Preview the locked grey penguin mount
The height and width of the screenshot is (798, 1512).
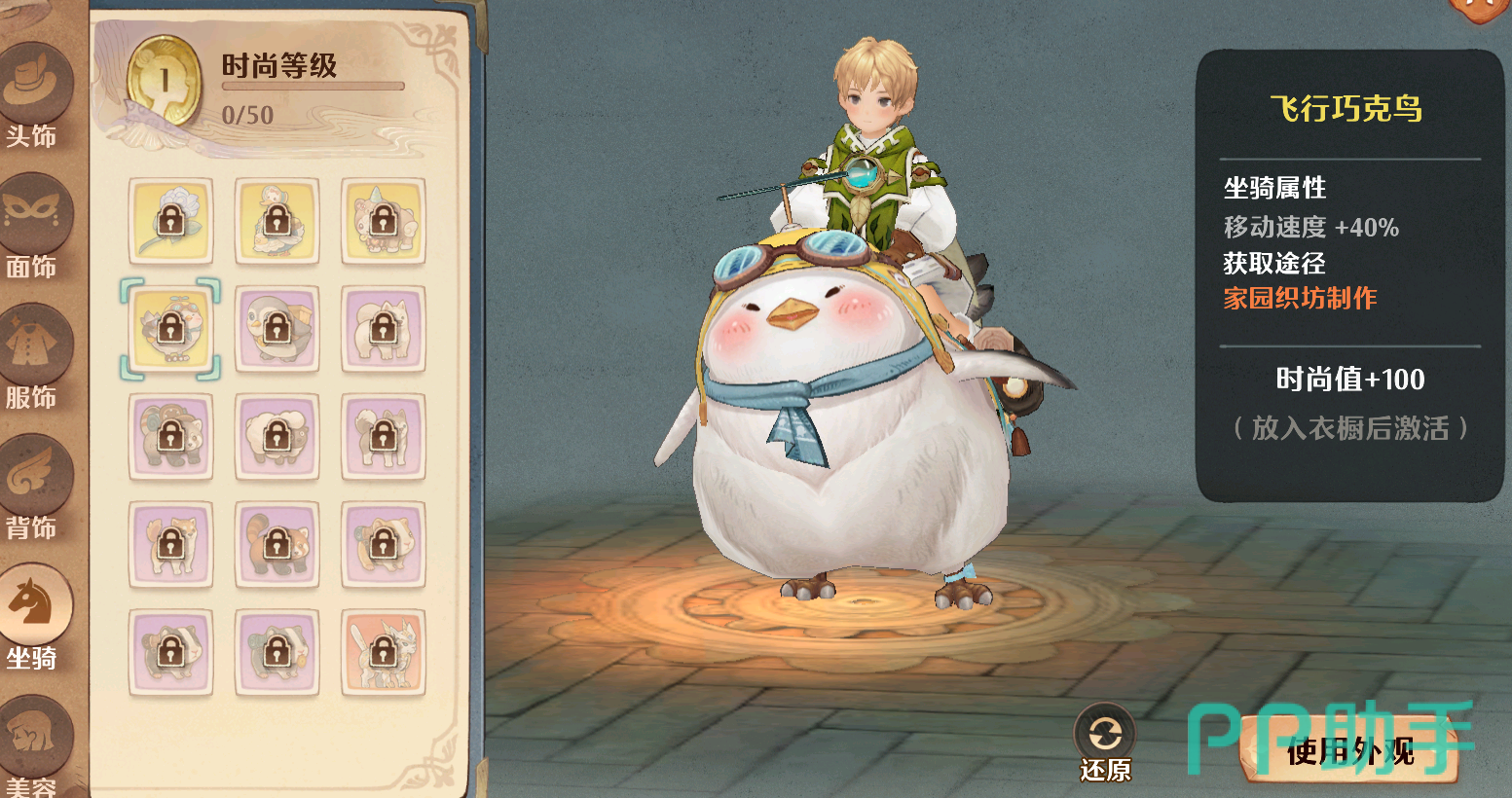click(x=277, y=329)
